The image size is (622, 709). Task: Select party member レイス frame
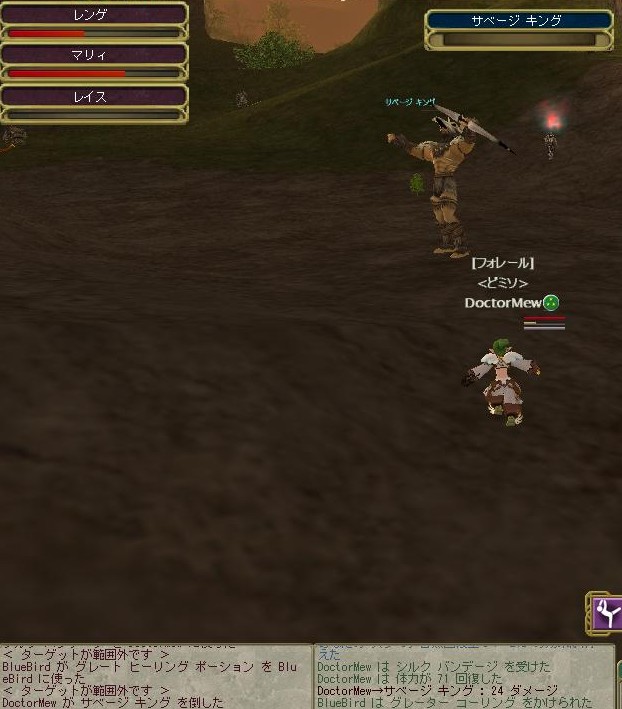pyautogui.click(x=93, y=102)
